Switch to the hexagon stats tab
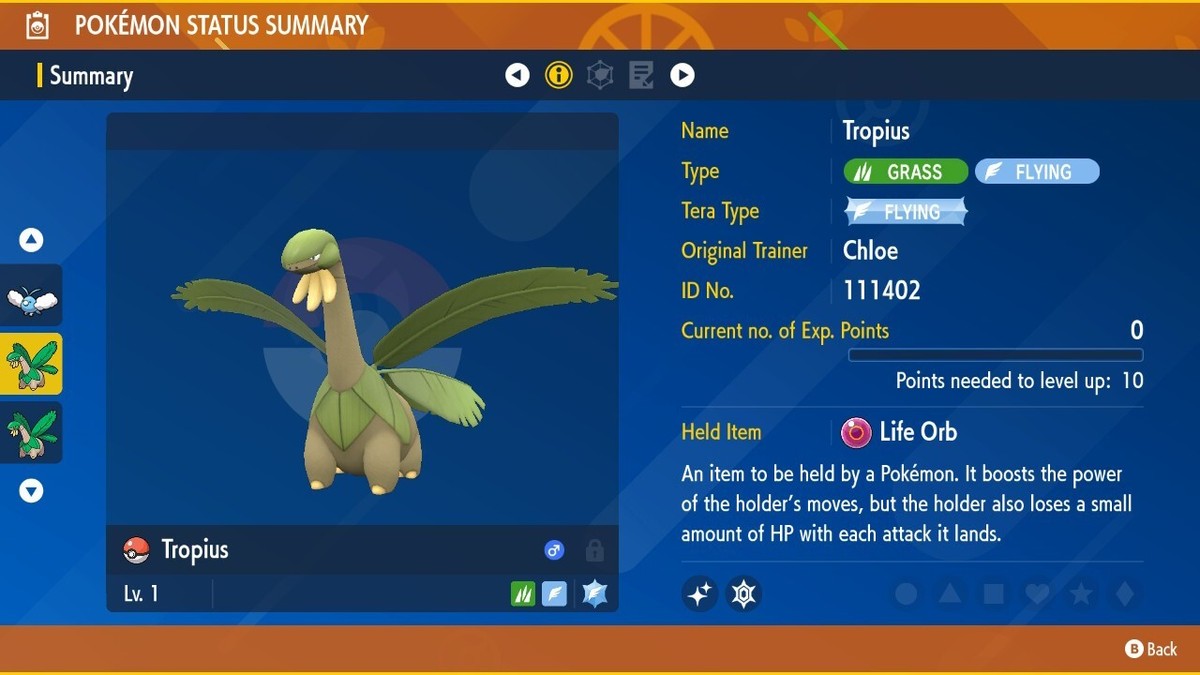The height and width of the screenshot is (675, 1200). pyautogui.click(x=600, y=75)
